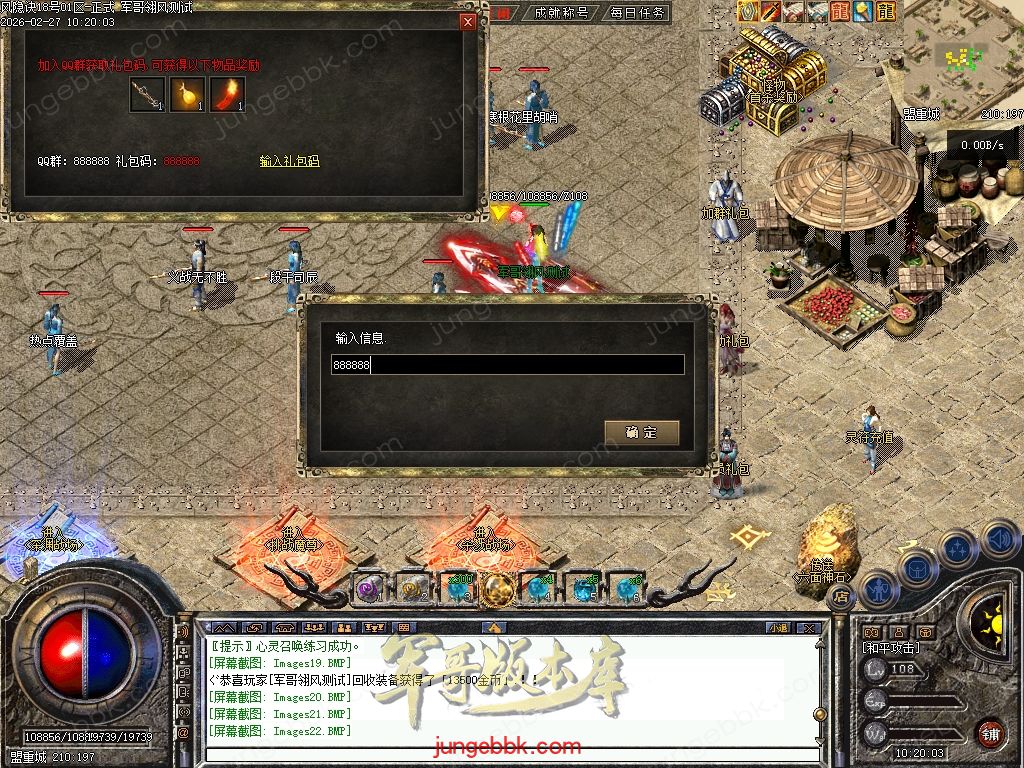Open the 输入礼包码 link
Image resolution: width=1024 pixels, height=768 pixels.
pos(289,161)
